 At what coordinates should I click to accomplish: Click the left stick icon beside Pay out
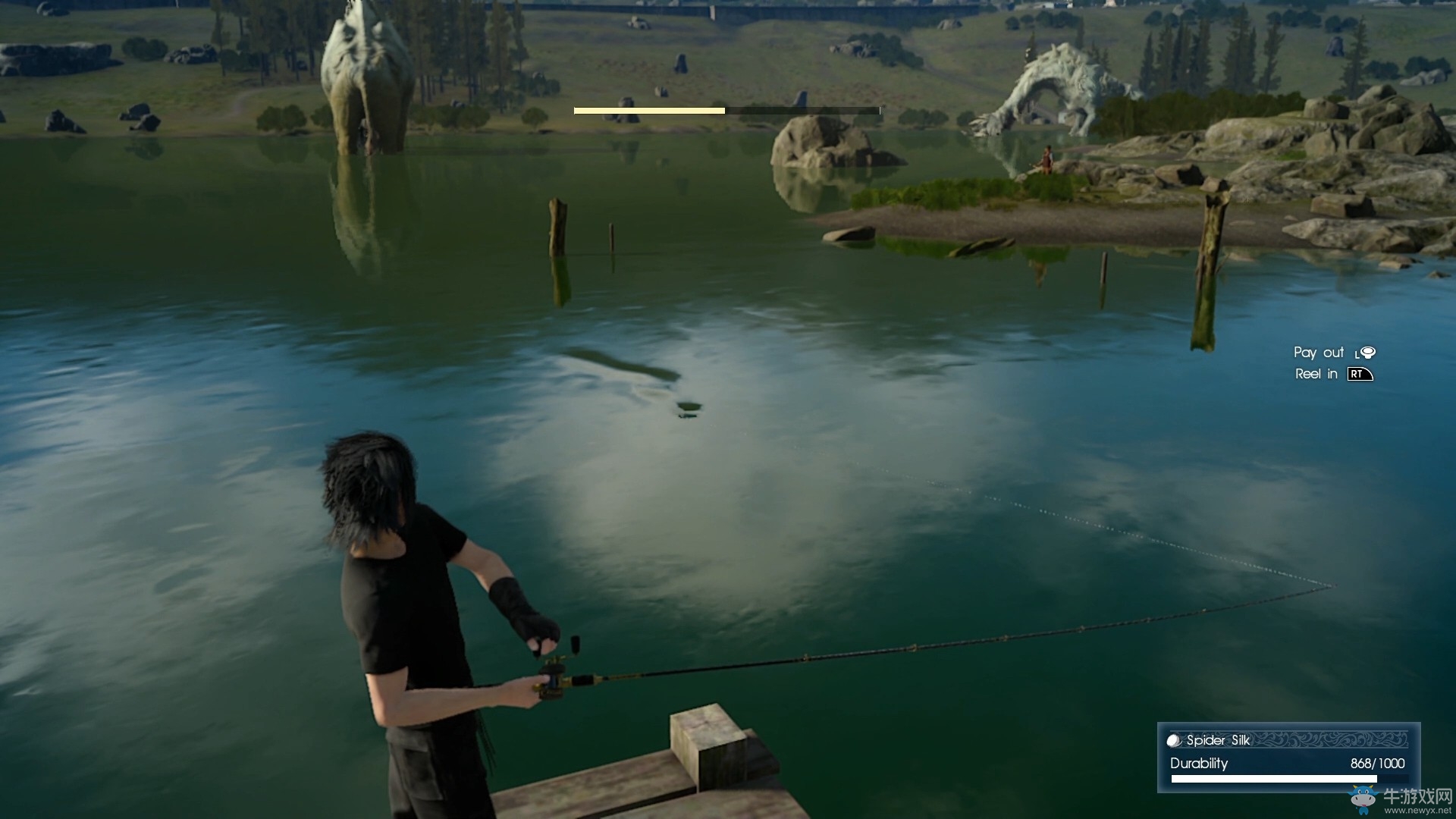coord(1366,352)
